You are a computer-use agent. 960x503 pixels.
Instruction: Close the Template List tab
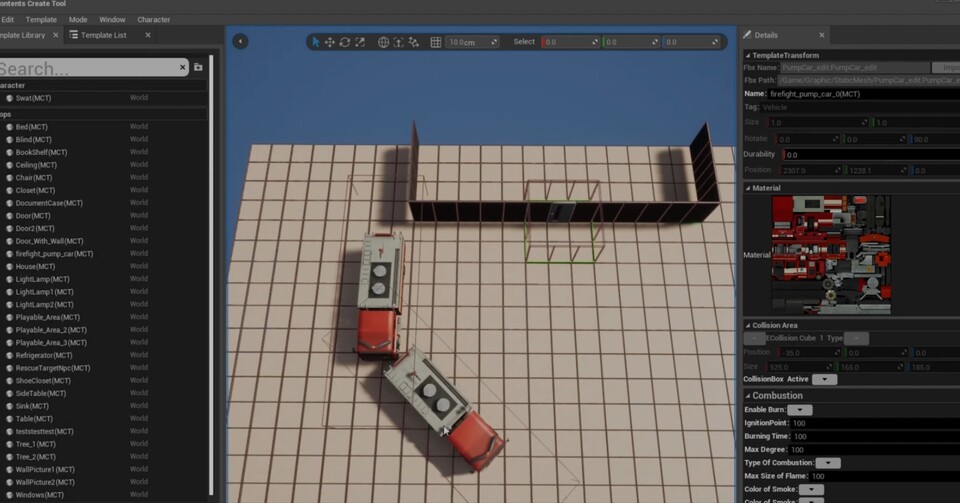(148, 35)
